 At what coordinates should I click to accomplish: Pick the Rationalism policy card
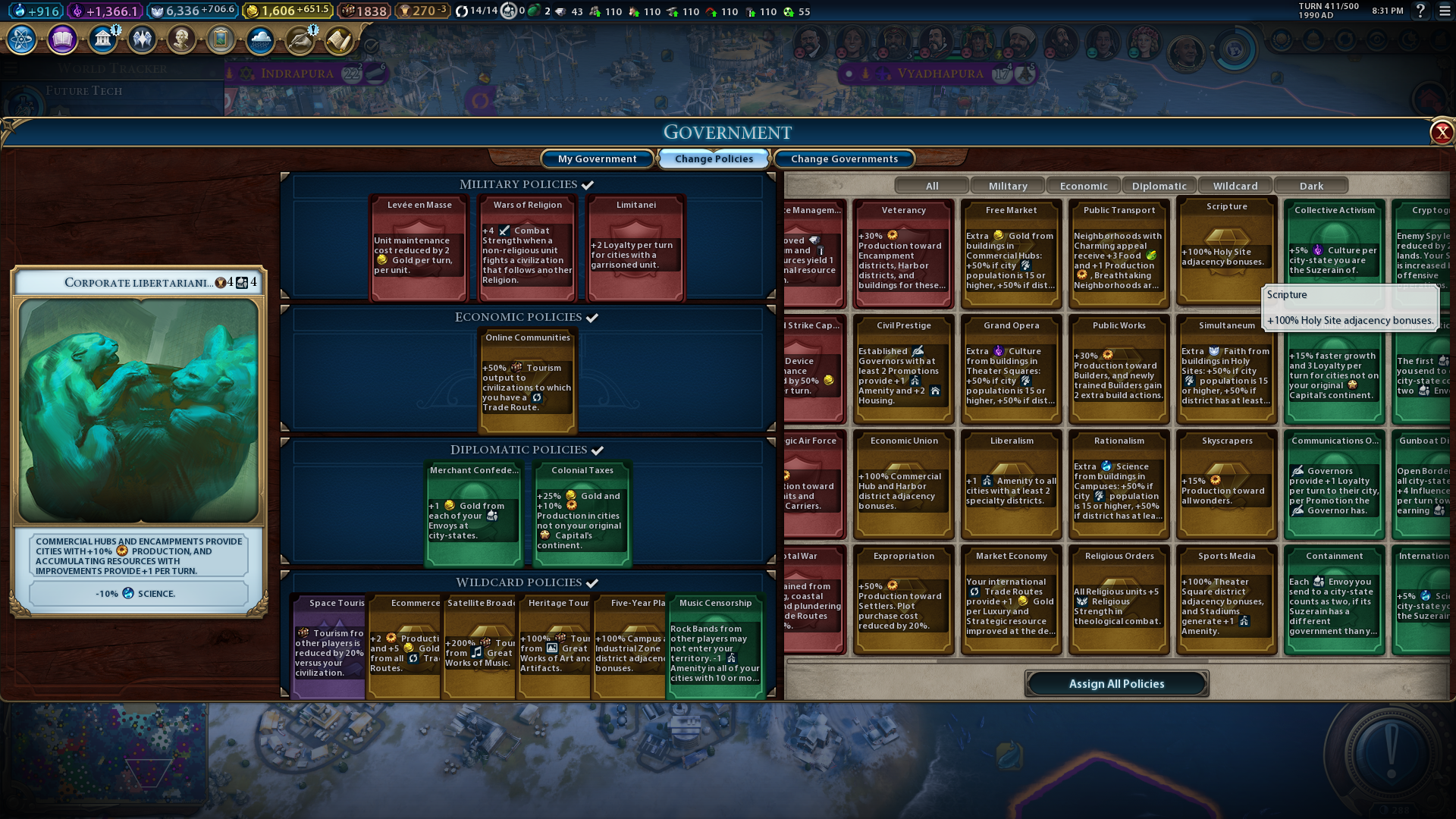click(x=1119, y=485)
